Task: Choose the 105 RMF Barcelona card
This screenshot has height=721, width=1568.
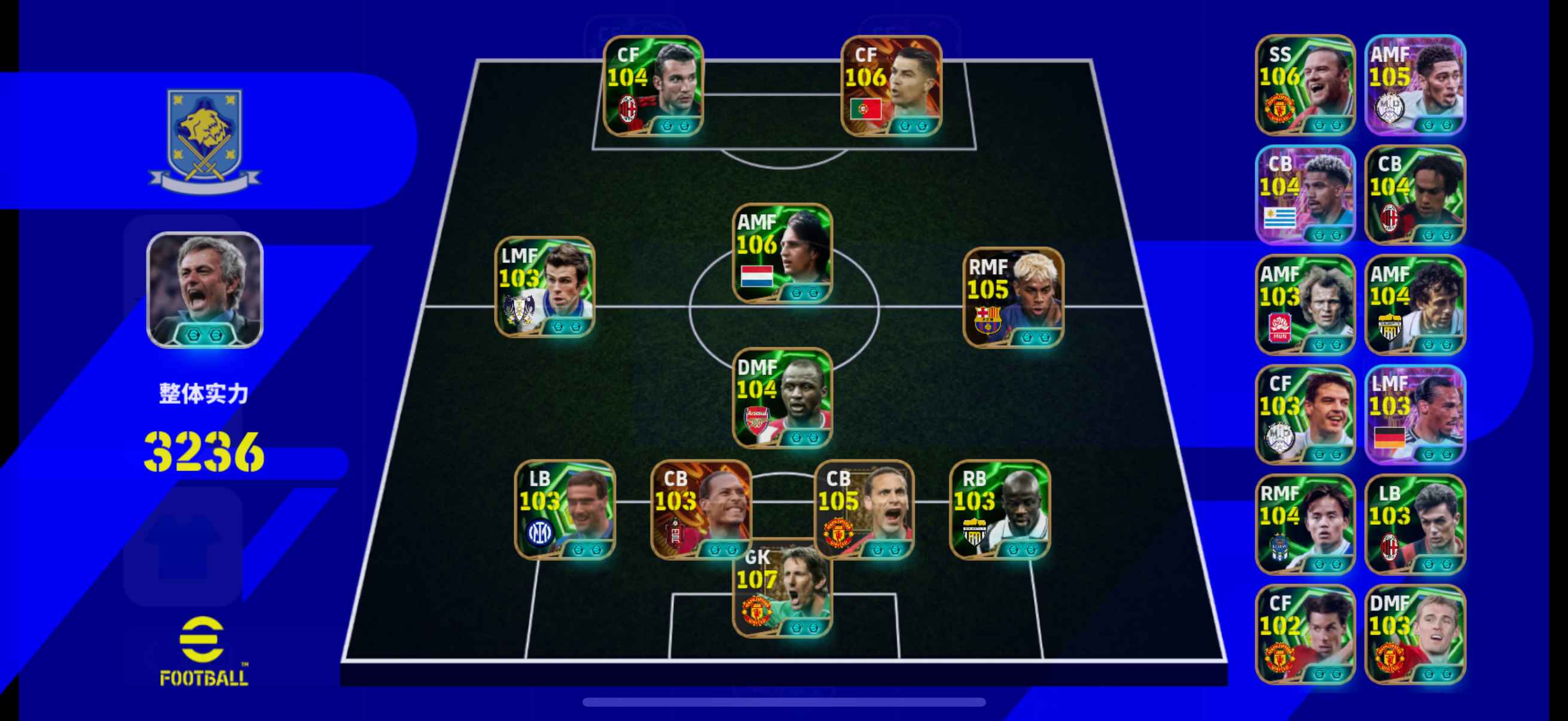Action: [x=1014, y=297]
